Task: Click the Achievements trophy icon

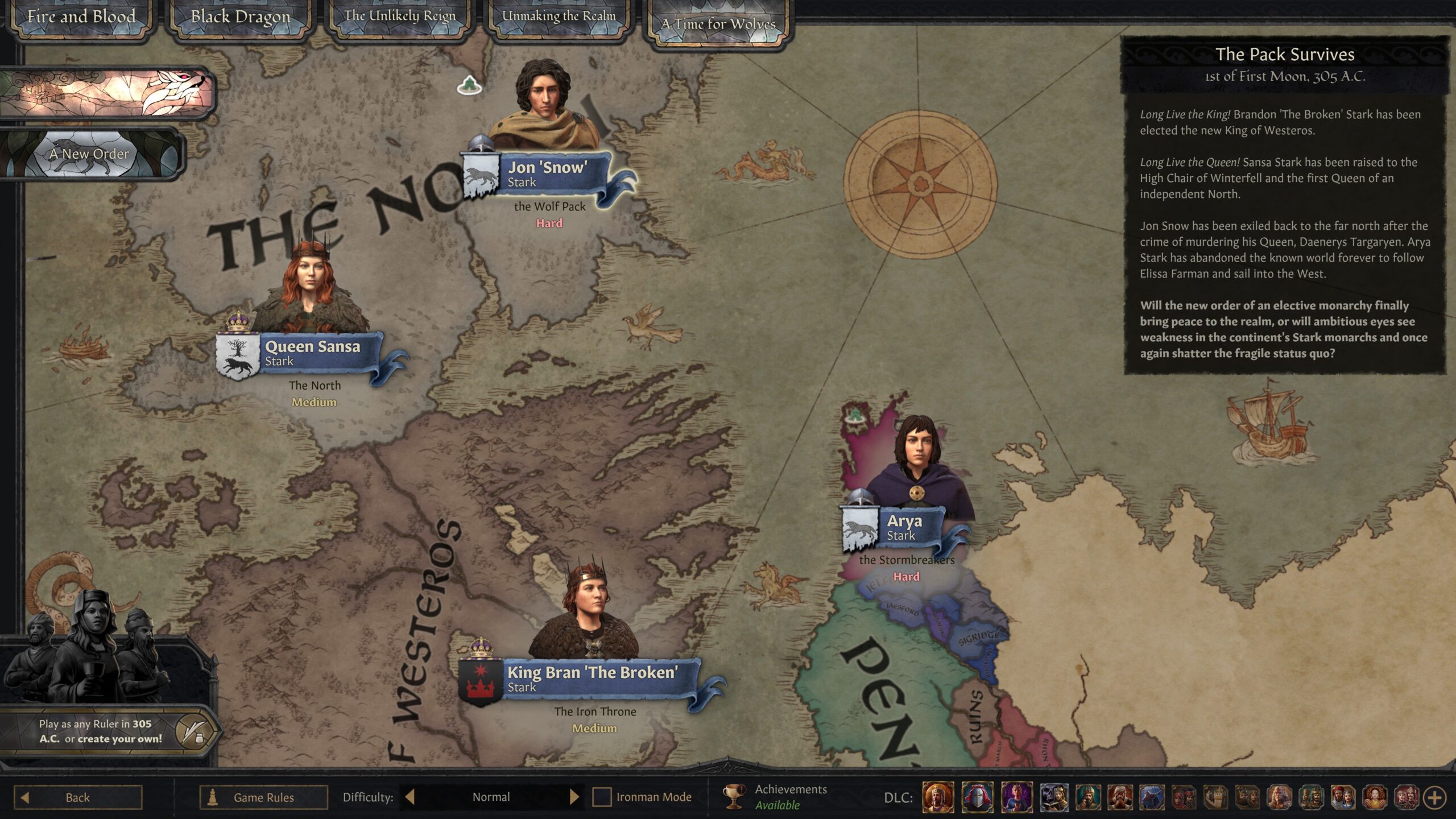Action: [734, 796]
